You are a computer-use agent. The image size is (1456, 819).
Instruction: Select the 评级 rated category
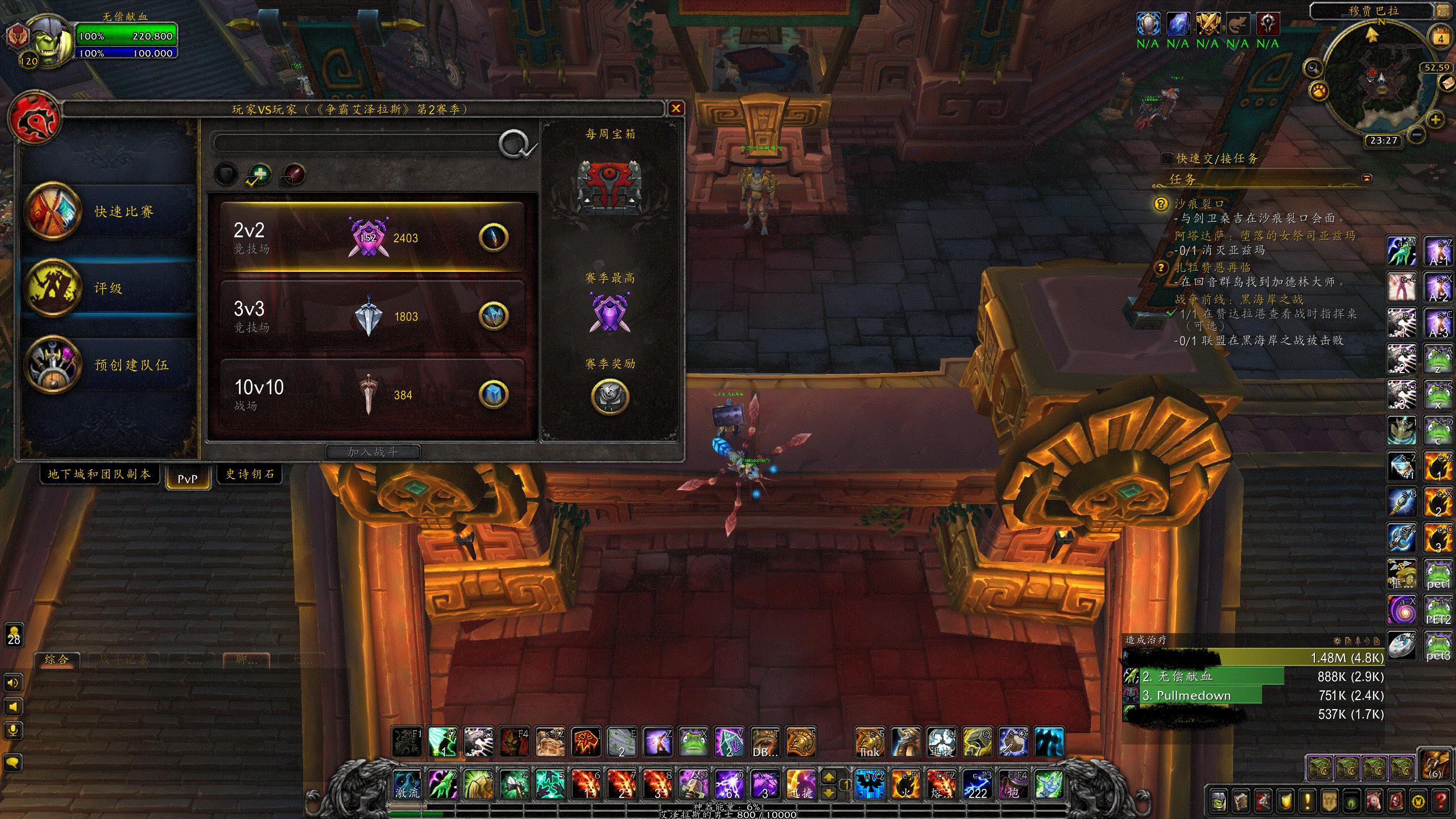108,288
